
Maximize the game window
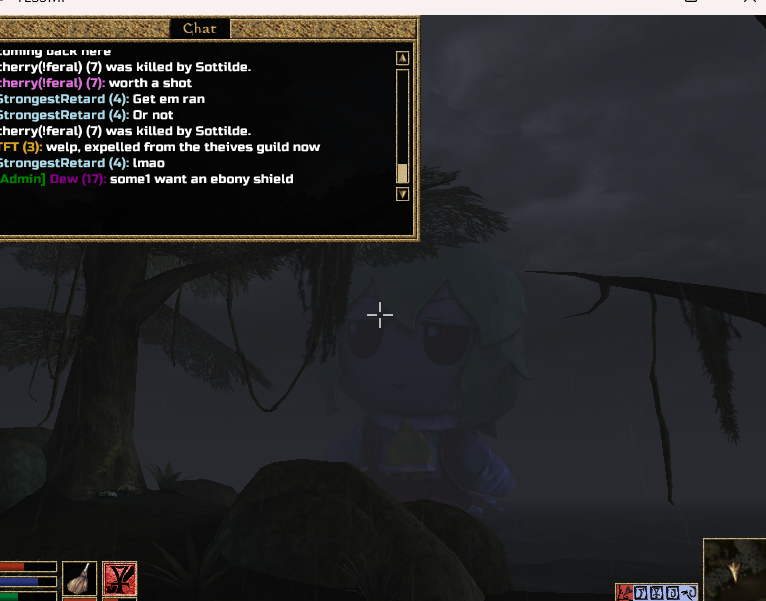coord(692,3)
